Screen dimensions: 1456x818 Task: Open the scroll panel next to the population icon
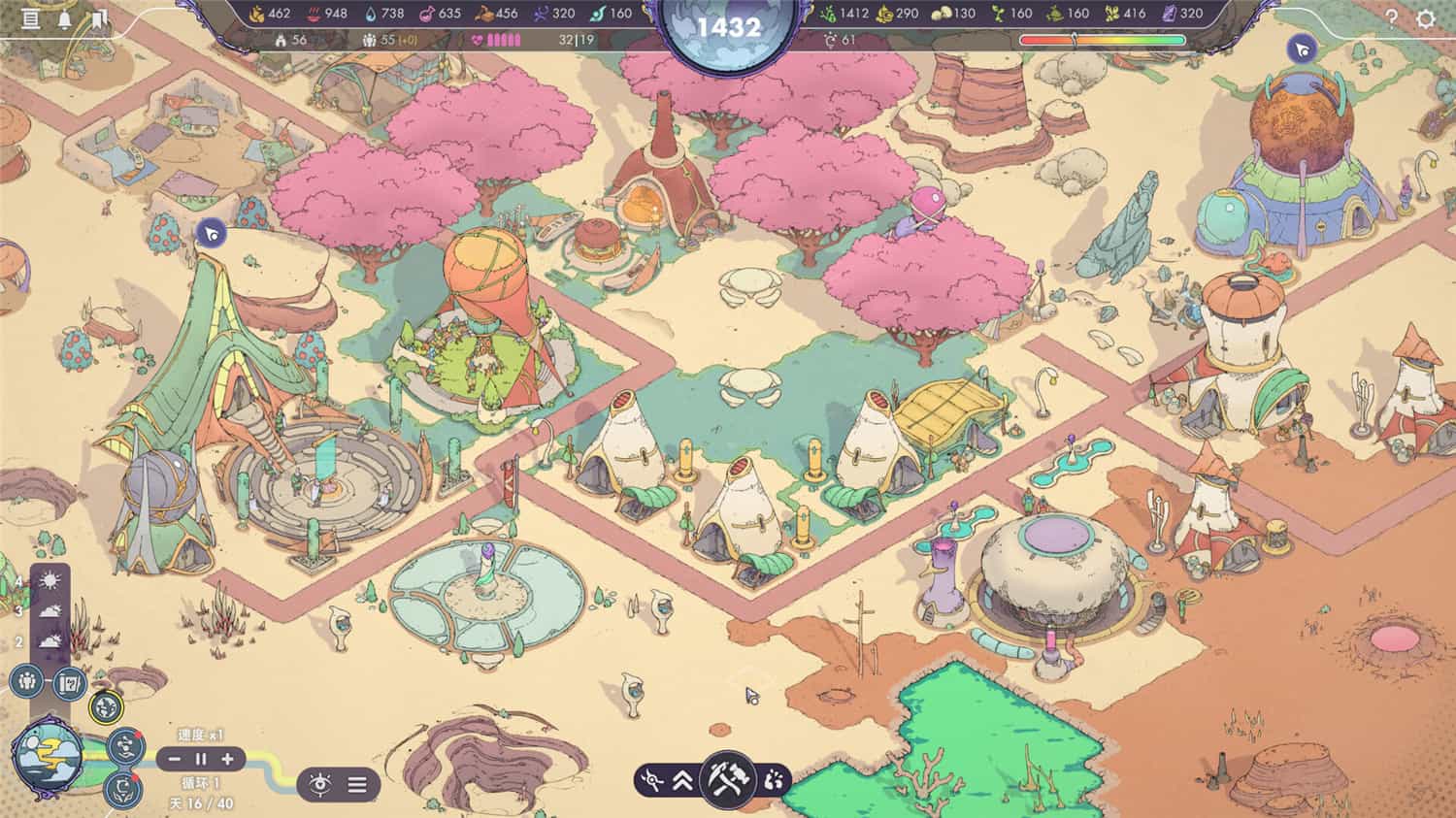(69, 683)
